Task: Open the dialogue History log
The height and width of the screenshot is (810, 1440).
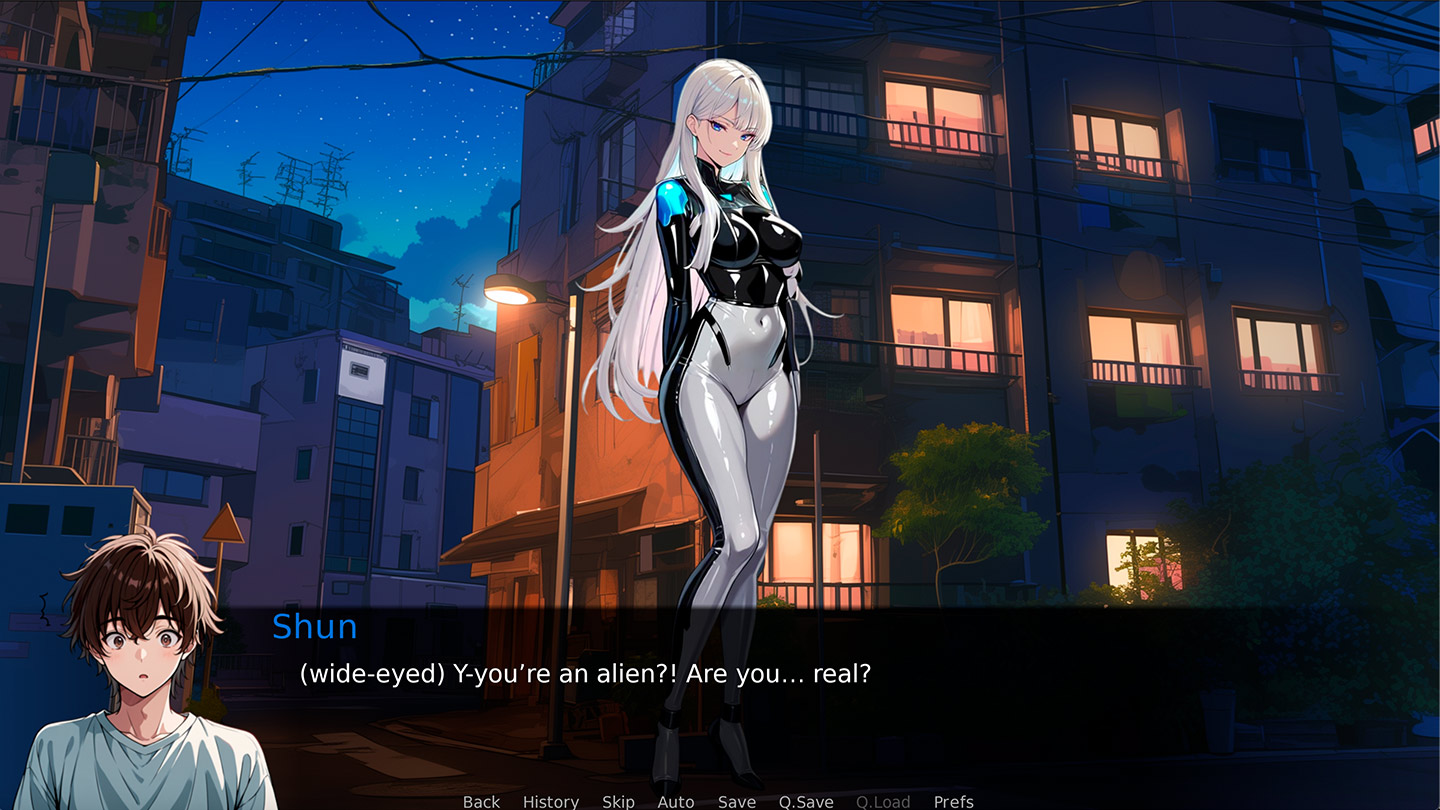Action: pyautogui.click(x=550, y=801)
